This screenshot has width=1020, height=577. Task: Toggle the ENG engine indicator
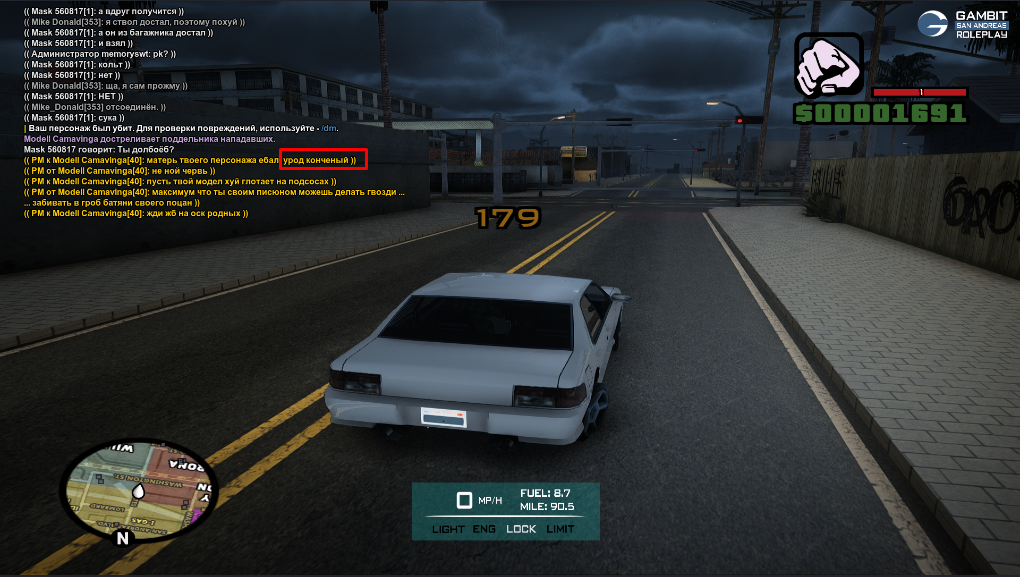tap(485, 528)
